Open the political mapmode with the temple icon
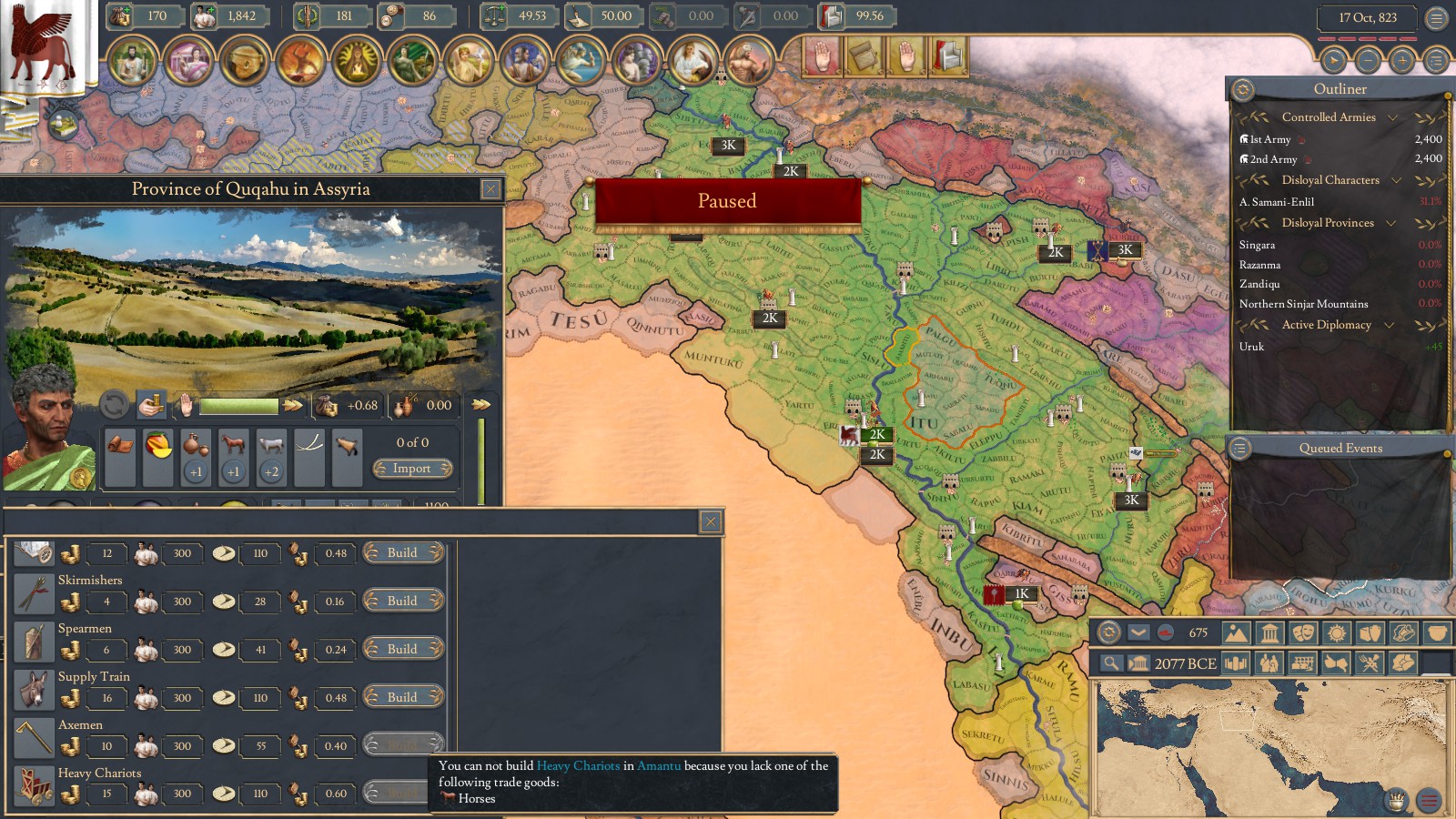Screen dimensions: 1456x819 (x=1269, y=633)
